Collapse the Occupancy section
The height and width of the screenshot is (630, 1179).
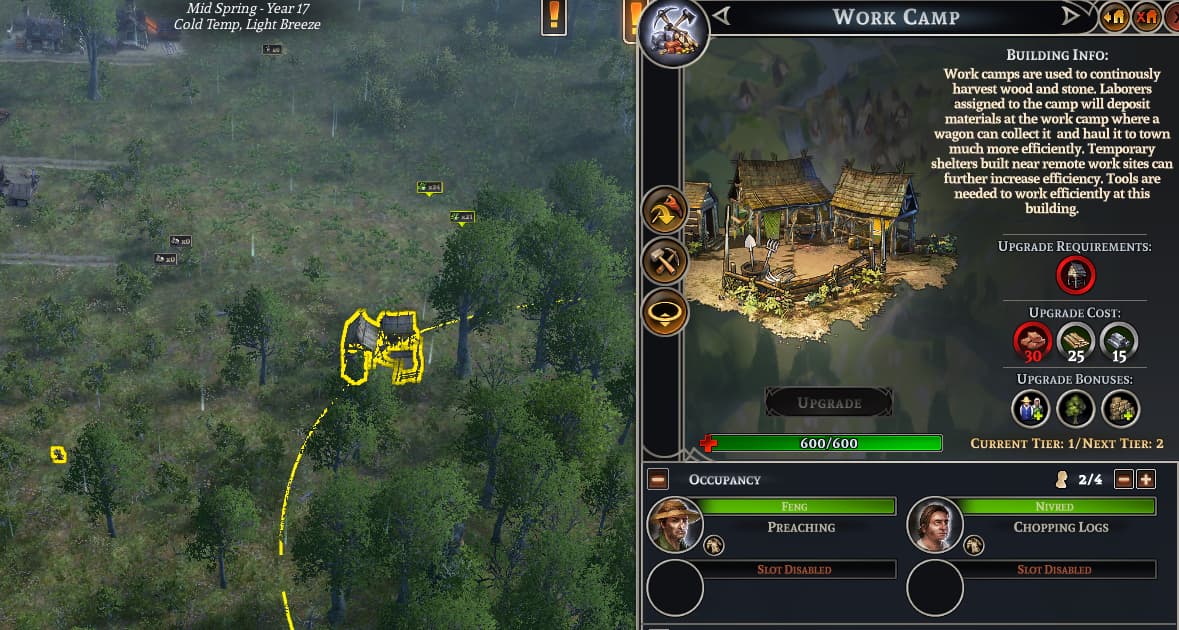coord(658,479)
